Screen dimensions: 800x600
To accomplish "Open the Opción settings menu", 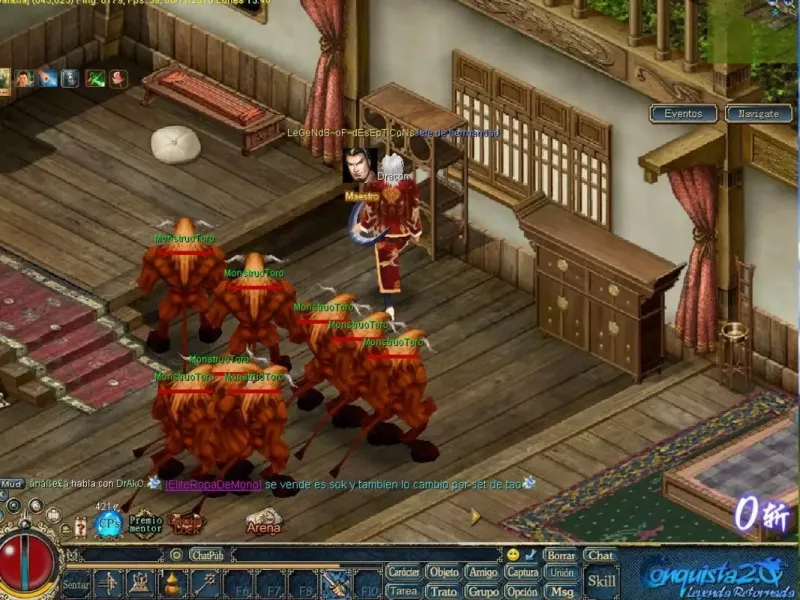I will tap(522, 591).
